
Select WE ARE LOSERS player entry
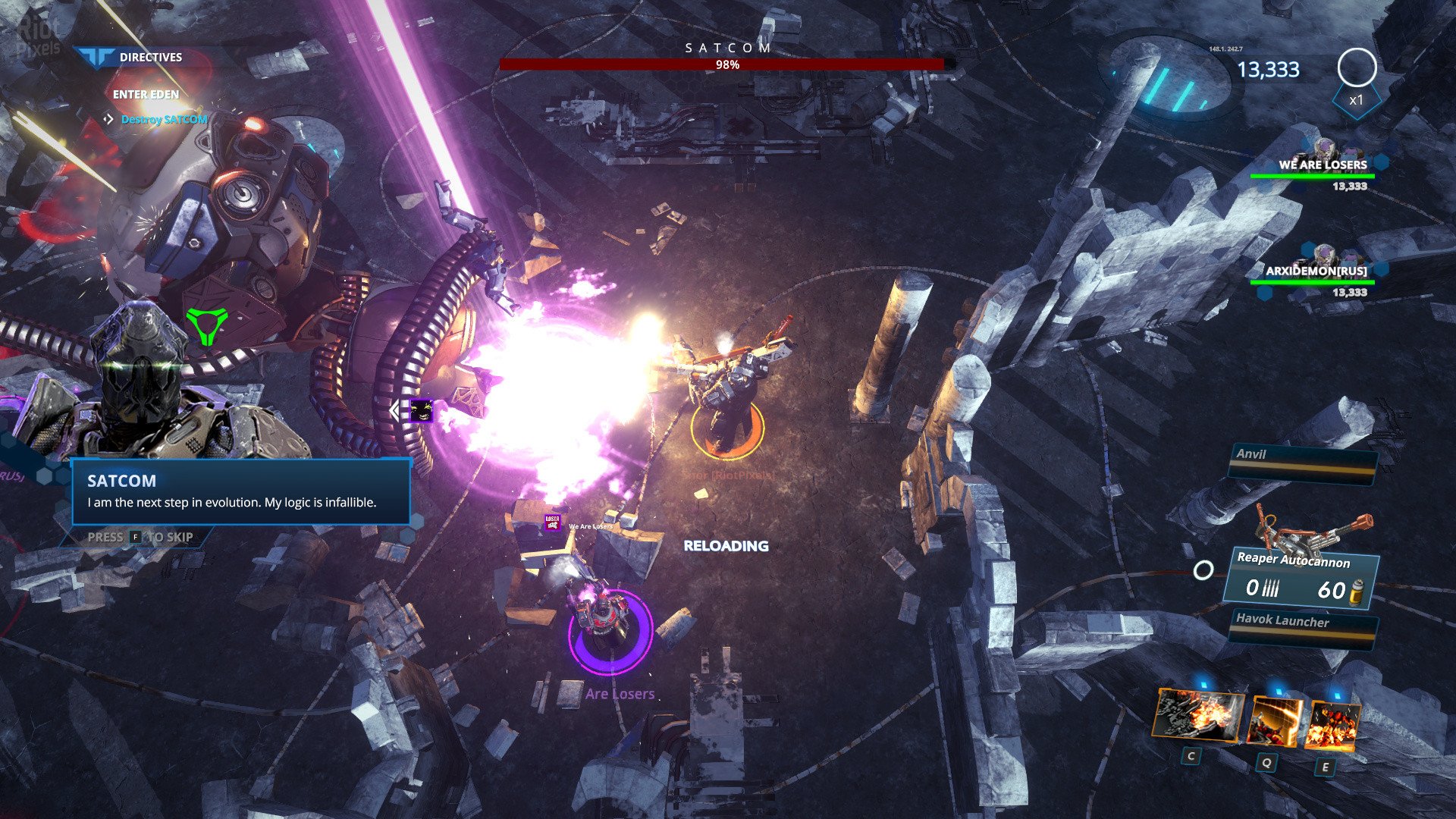pos(1322,165)
